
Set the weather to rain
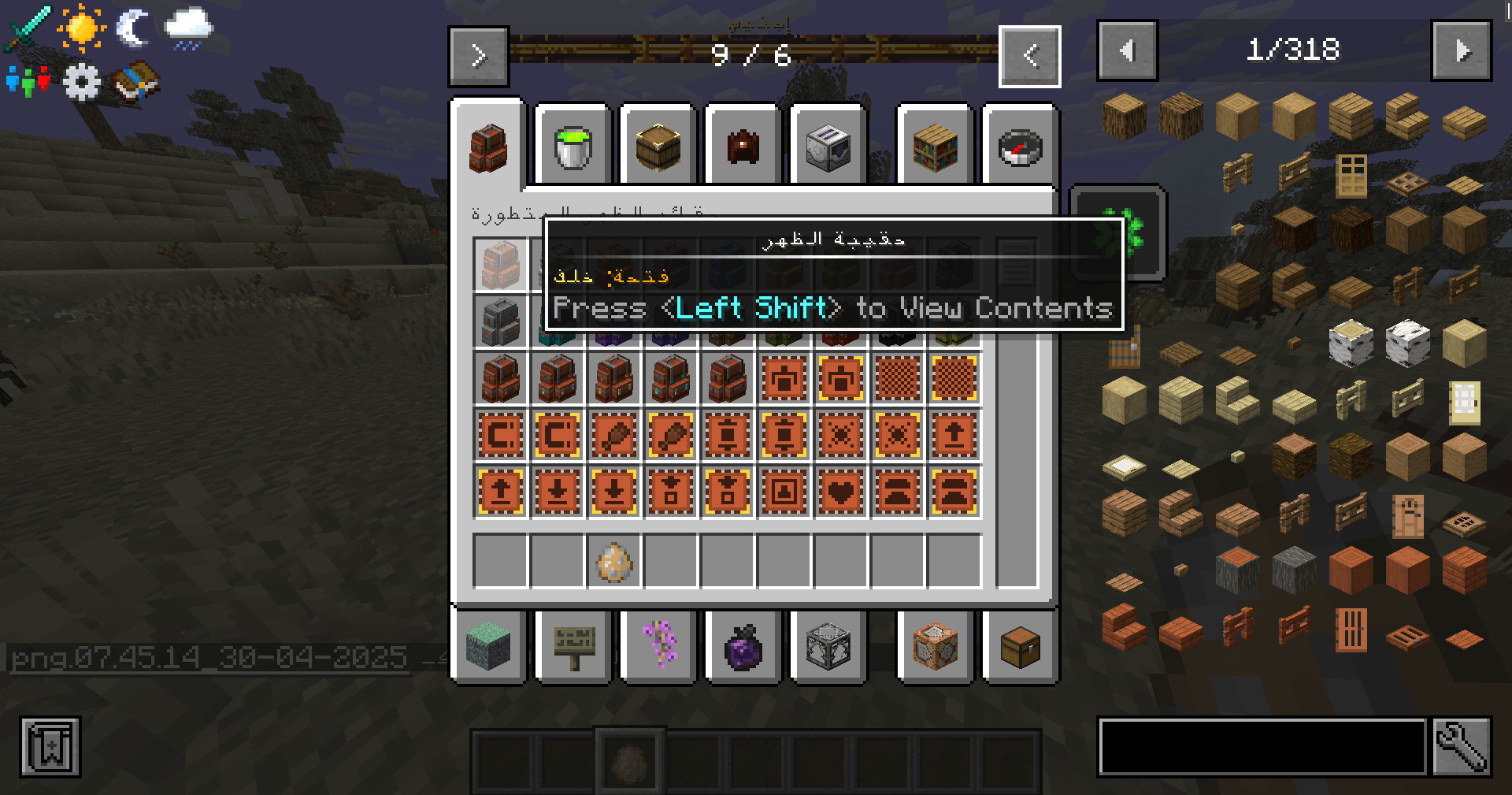pyautogui.click(x=188, y=29)
